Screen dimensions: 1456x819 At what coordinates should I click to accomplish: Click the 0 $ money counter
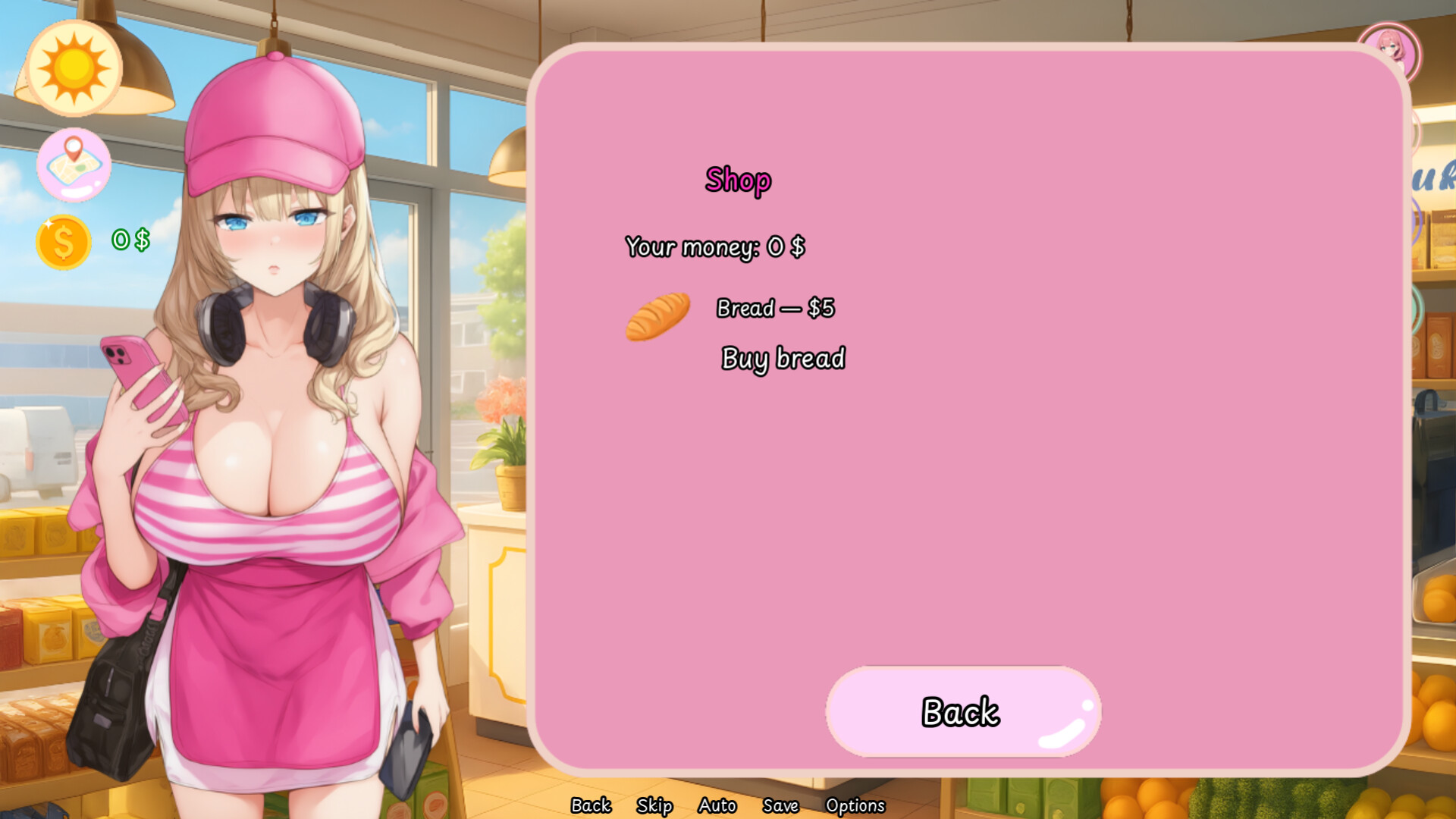coord(130,241)
